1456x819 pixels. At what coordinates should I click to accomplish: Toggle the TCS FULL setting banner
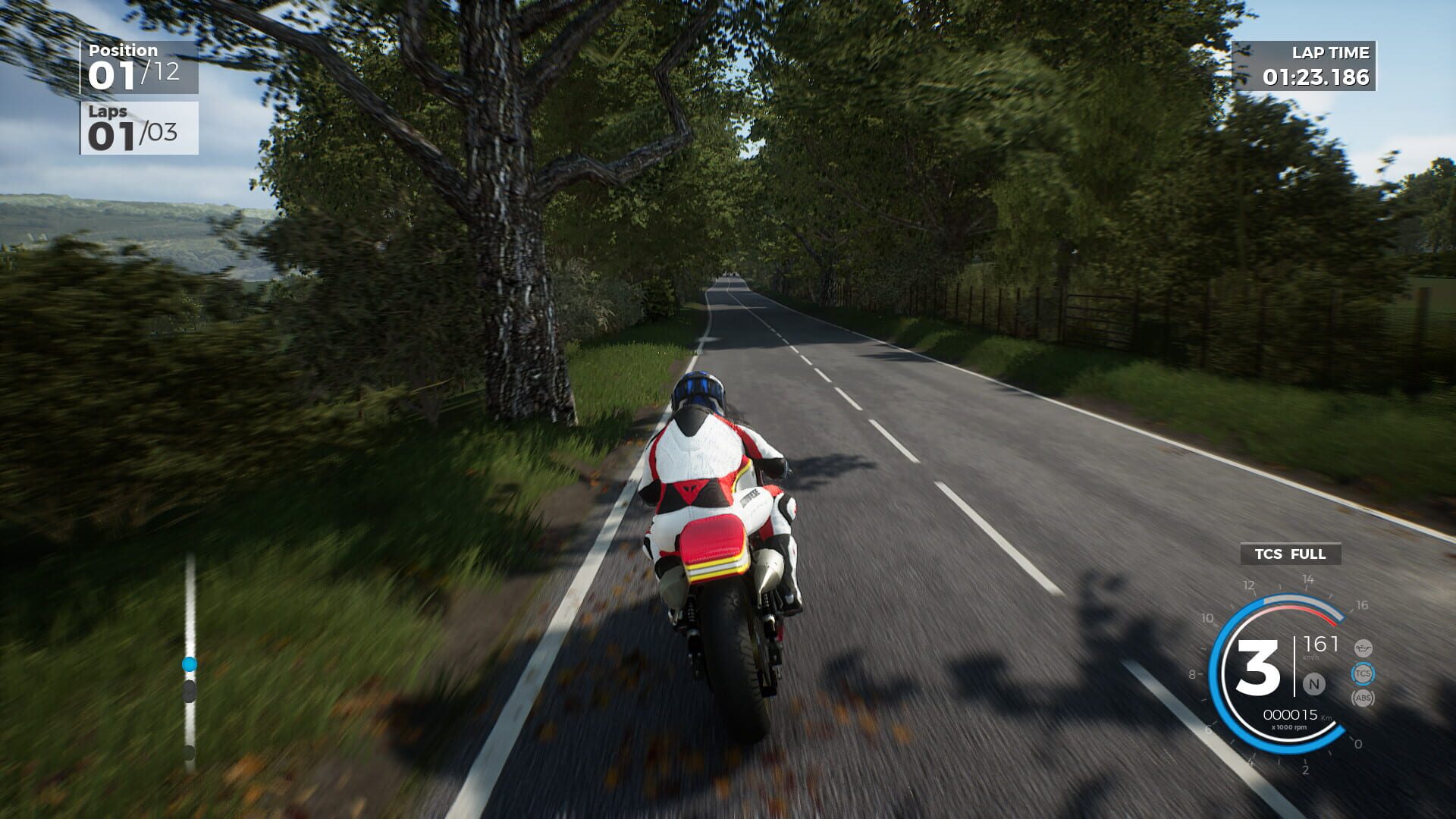point(1290,554)
